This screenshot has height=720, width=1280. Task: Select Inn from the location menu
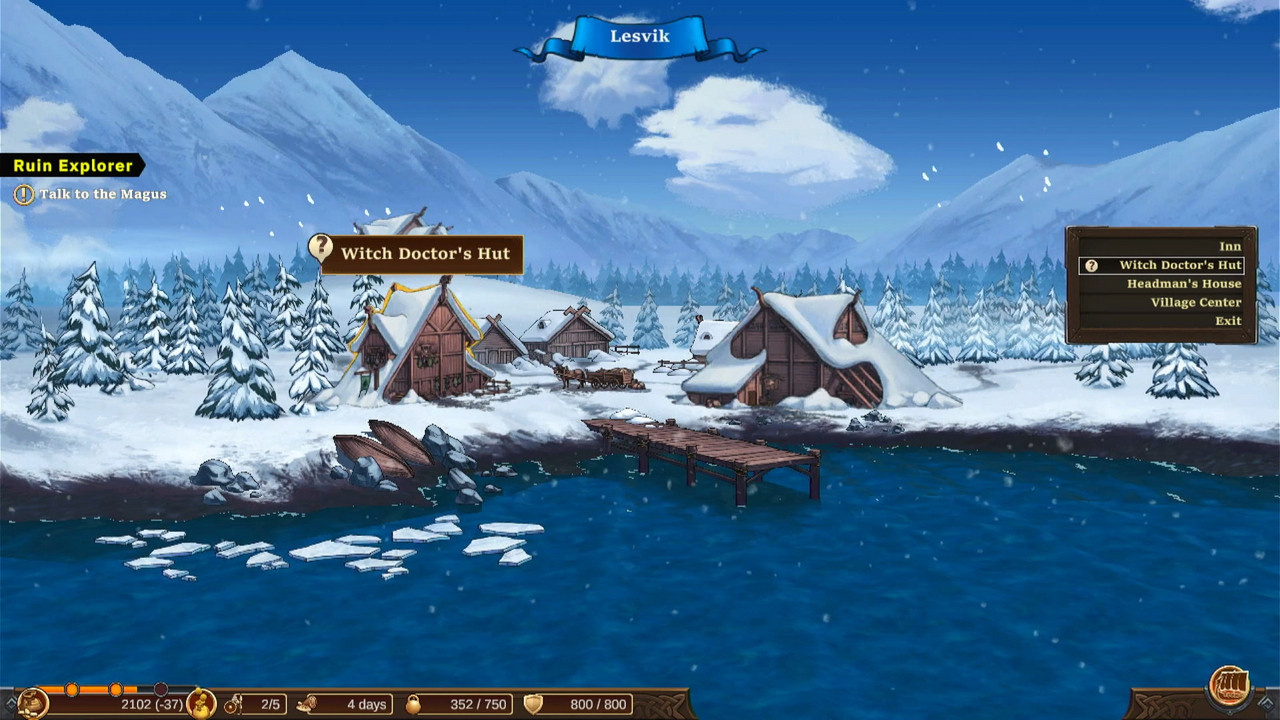[x=1230, y=246]
